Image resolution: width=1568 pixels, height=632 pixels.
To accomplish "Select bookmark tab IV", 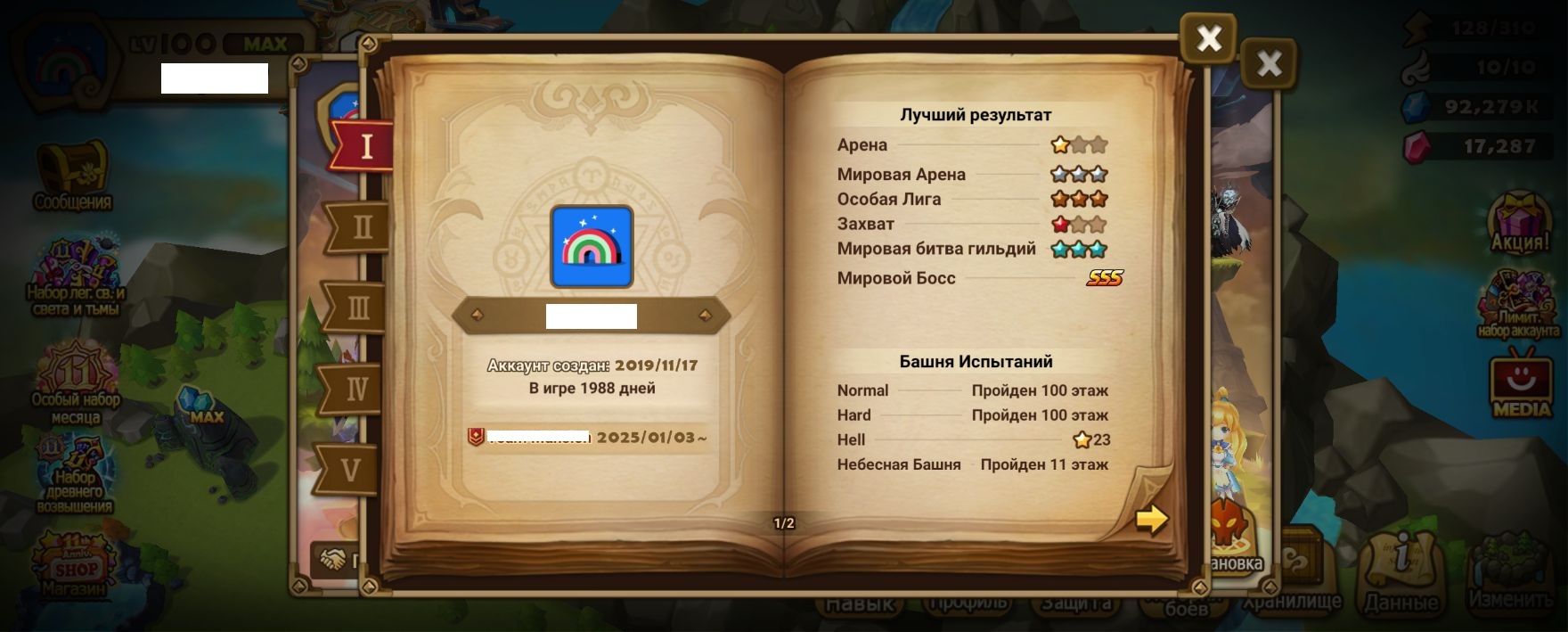I will (x=355, y=389).
